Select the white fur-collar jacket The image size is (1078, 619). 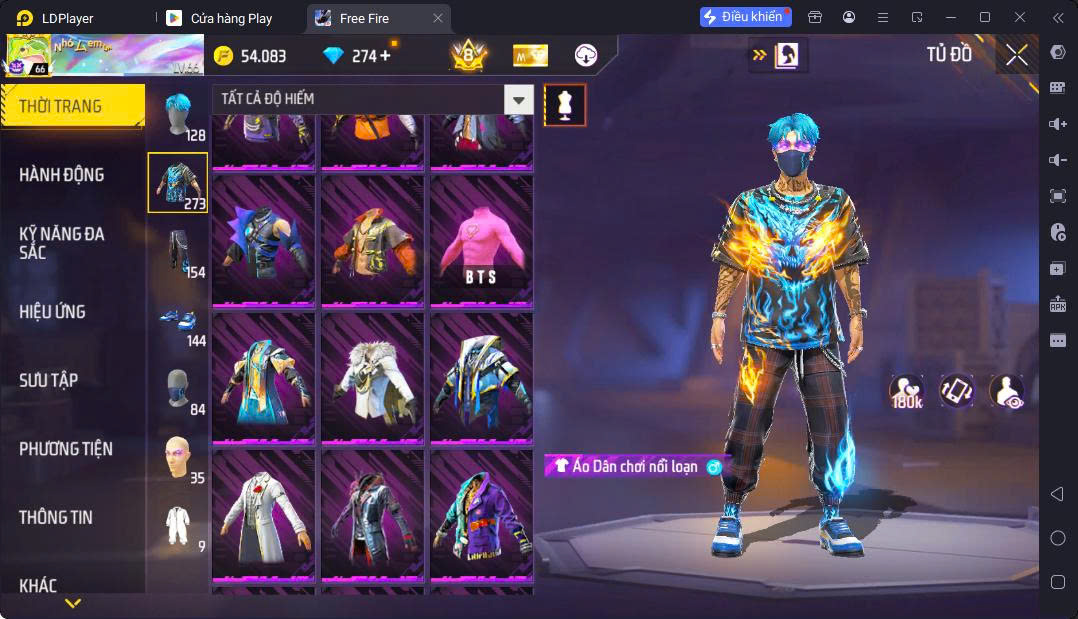pos(373,378)
